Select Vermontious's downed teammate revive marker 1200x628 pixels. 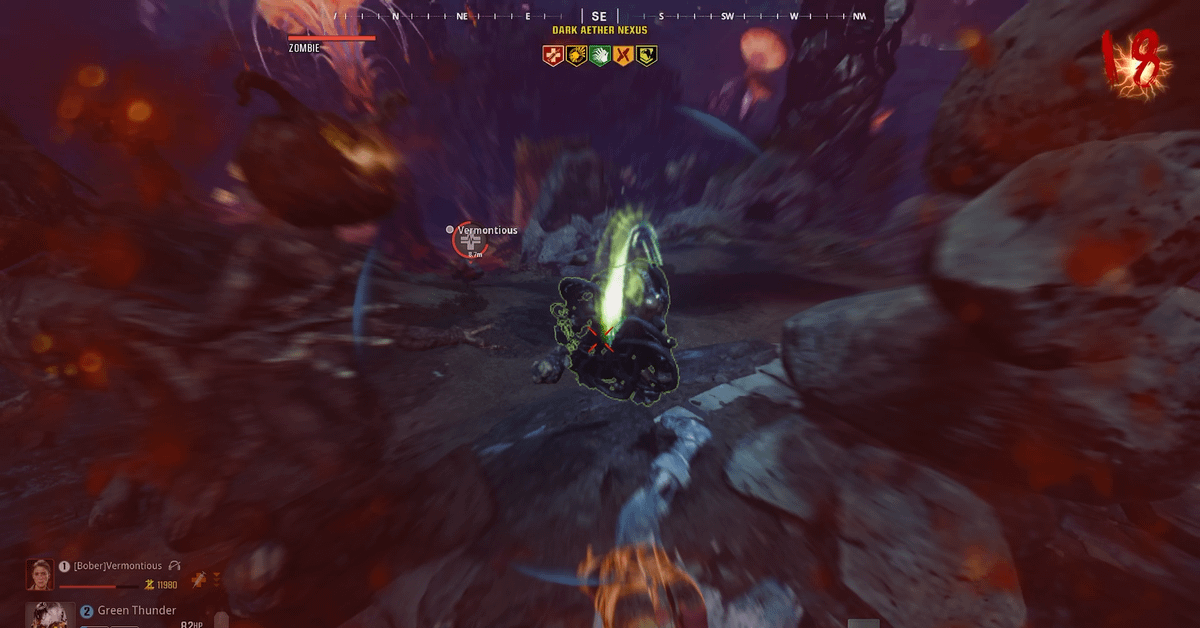click(468, 242)
